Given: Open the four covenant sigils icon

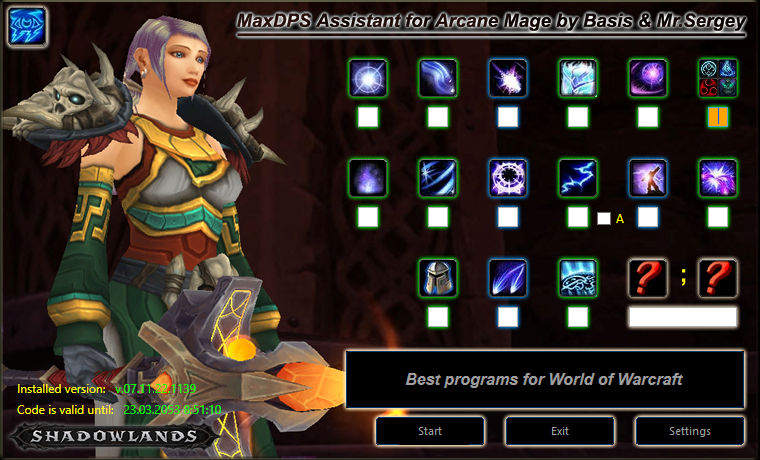Looking at the screenshot, I should pos(717,78).
